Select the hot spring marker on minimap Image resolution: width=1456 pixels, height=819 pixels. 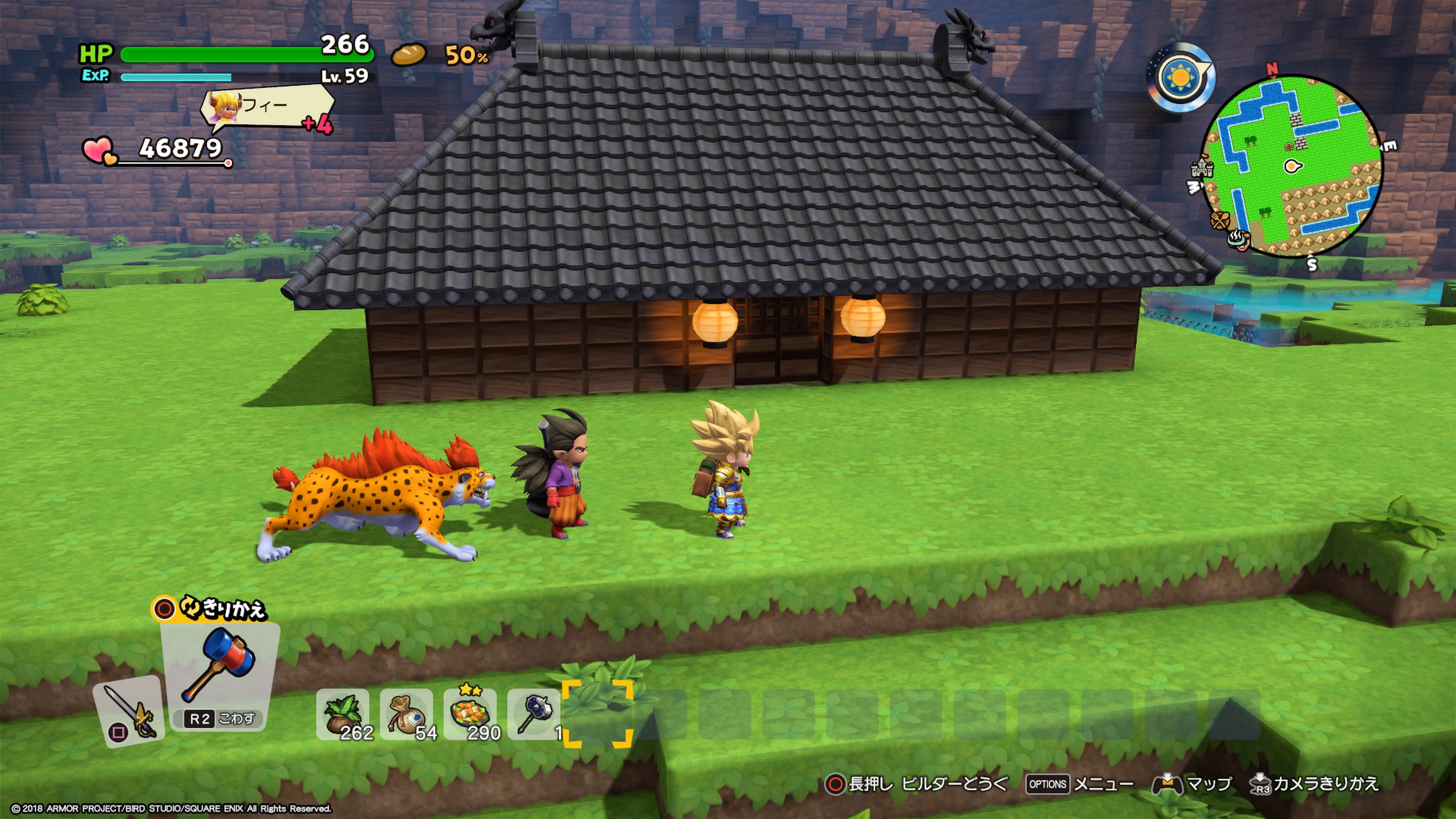pyautogui.click(x=1237, y=240)
